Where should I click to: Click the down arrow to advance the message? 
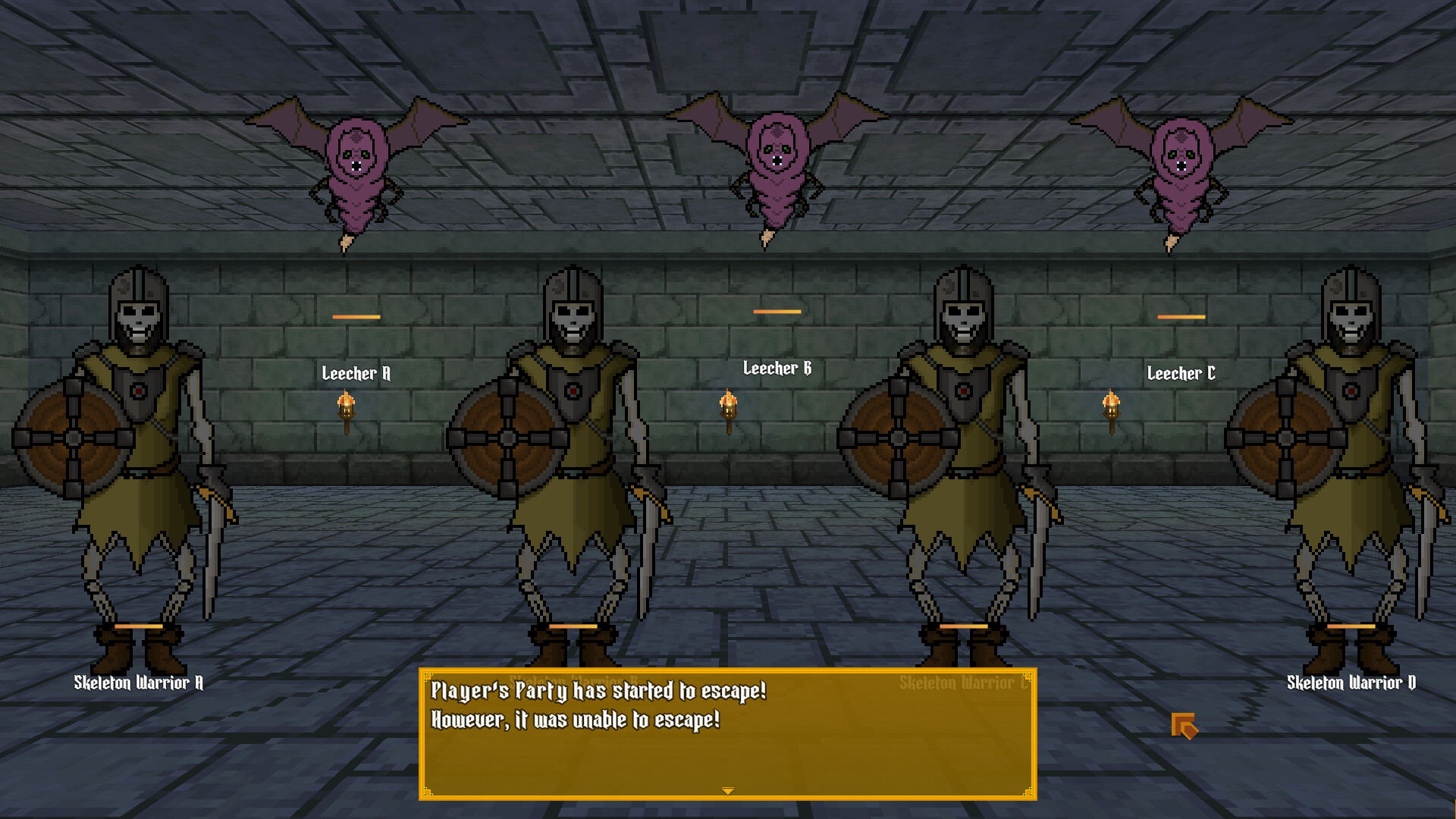(727, 789)
